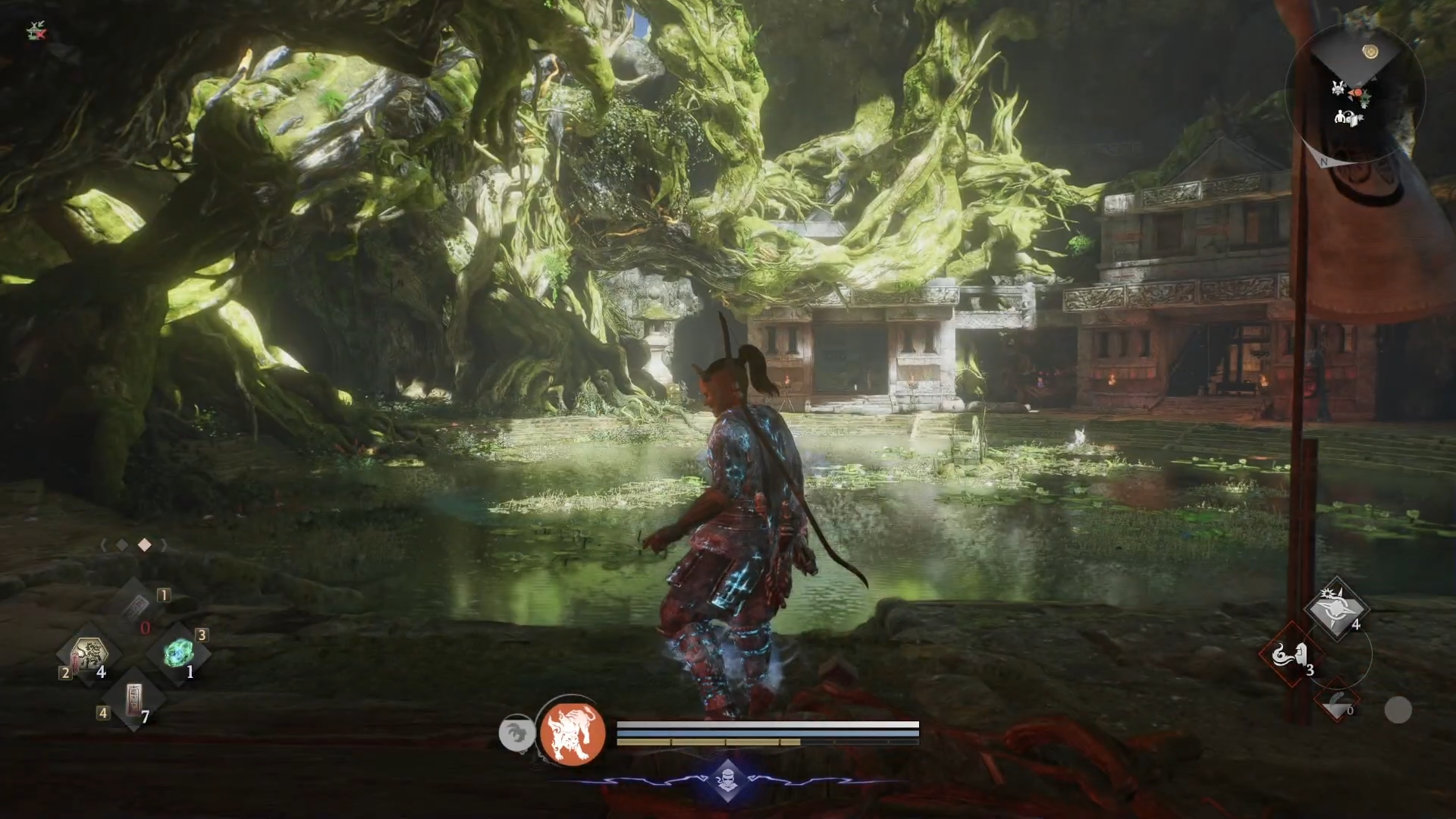The height and width of the screenshot is (819, 1456).
Task: Use the hexagonal gold talisman item
Action: pyautogui.click(x=90, y=652)
